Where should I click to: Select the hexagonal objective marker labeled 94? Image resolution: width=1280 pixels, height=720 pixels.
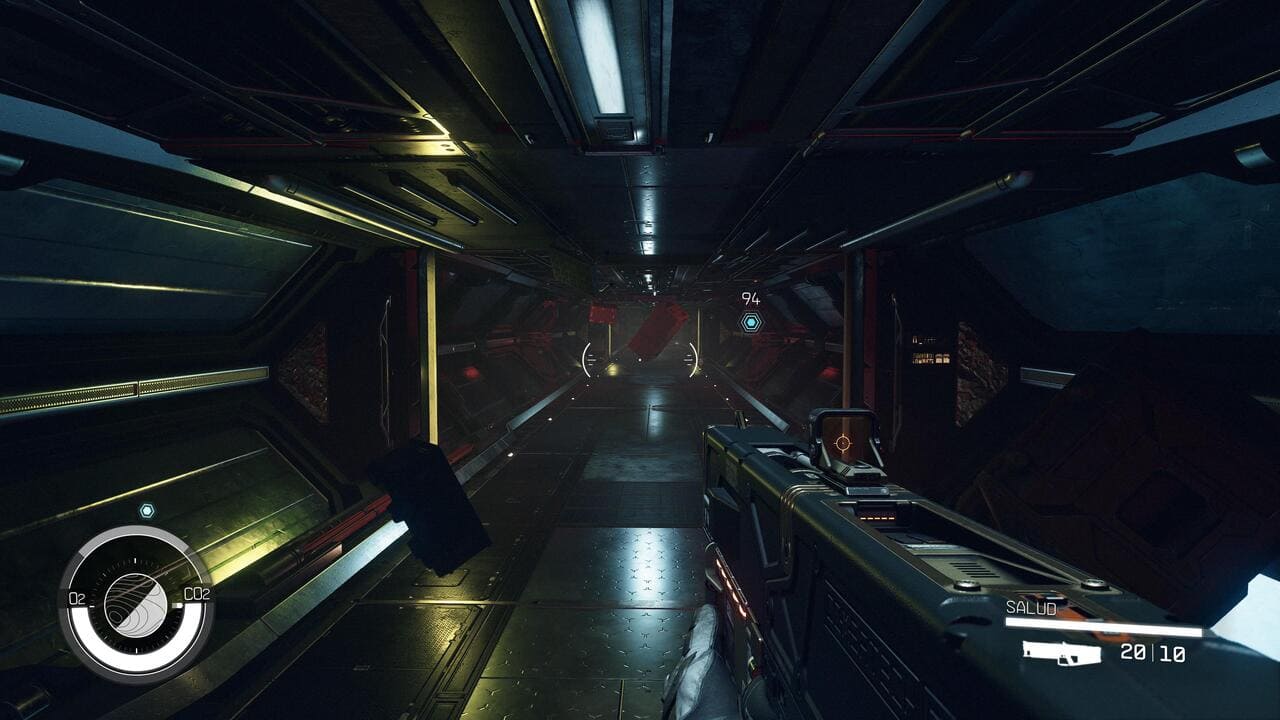tap(750, 322)
